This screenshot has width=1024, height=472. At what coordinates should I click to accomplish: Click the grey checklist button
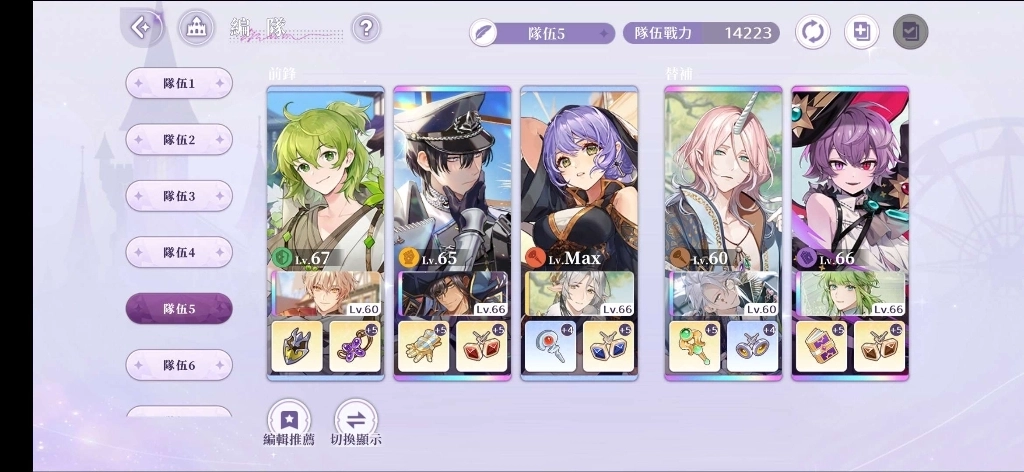click(x=910, y=32)
